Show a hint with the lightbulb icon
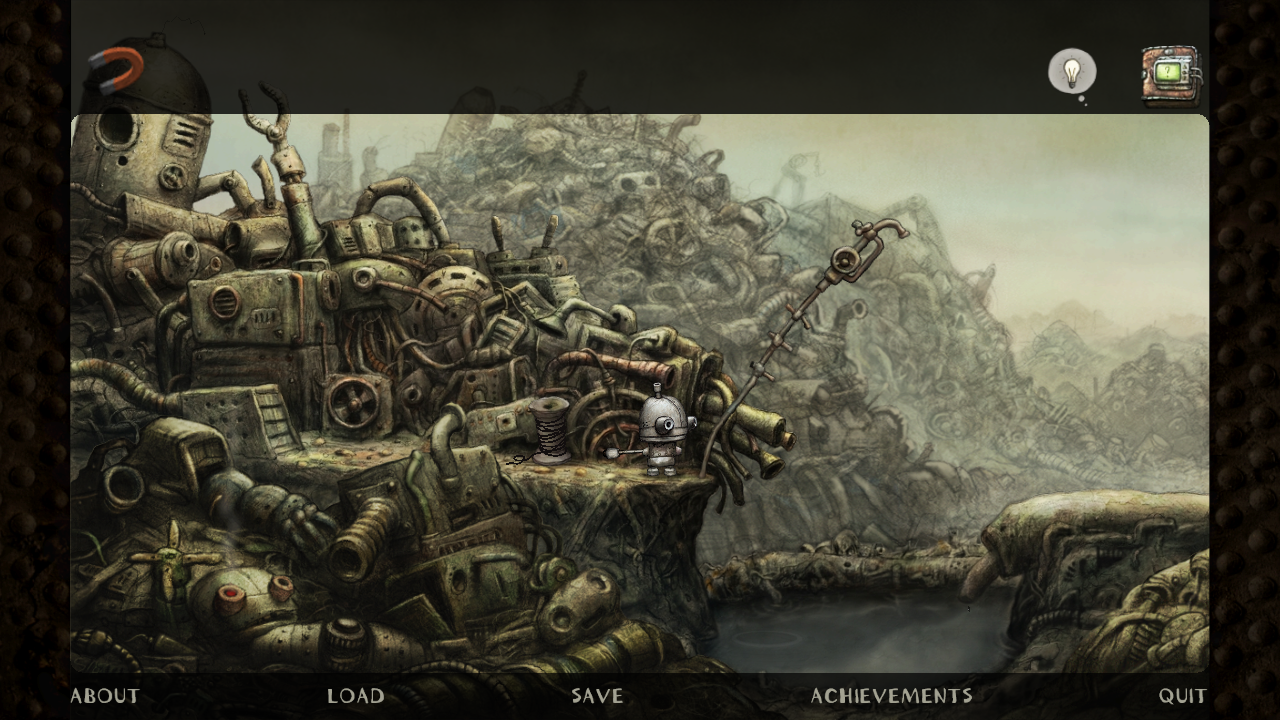The width and height of the screenshot is (1280, 720). point(1072,72)
